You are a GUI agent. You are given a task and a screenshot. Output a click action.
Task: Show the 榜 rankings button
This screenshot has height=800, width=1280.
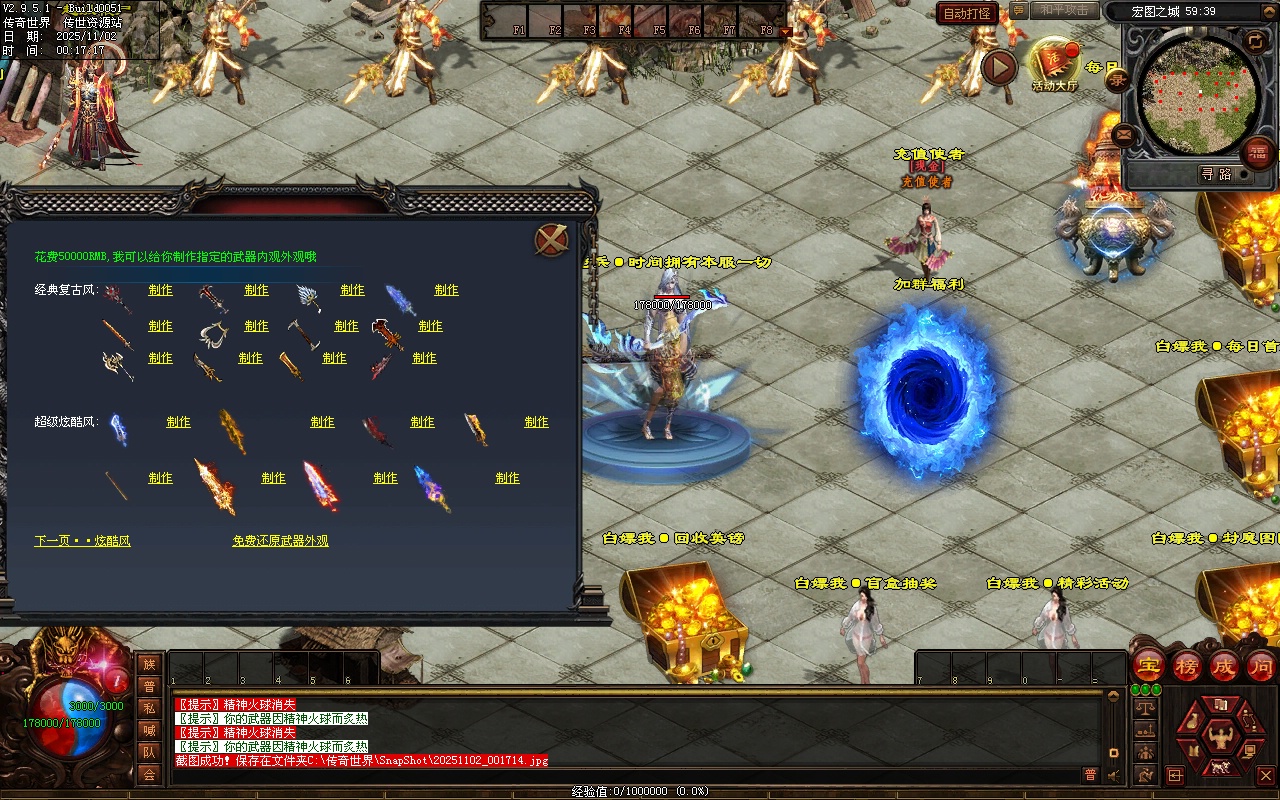pos(1187,665)
